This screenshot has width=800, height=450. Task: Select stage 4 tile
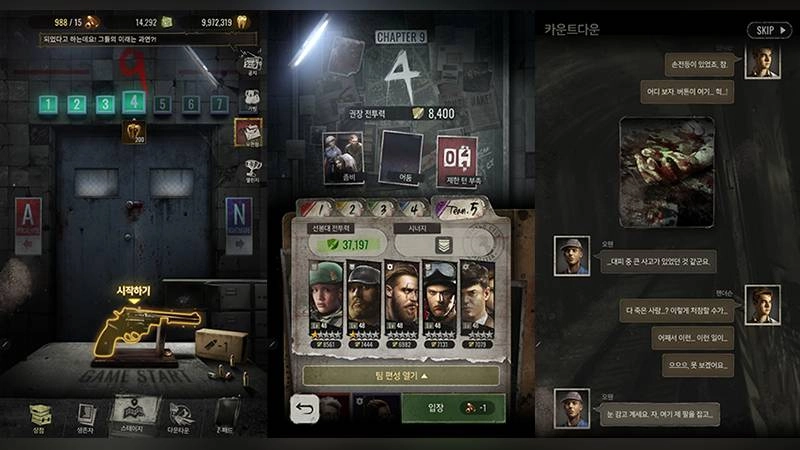pyautogui.click(x=133, y=103)
